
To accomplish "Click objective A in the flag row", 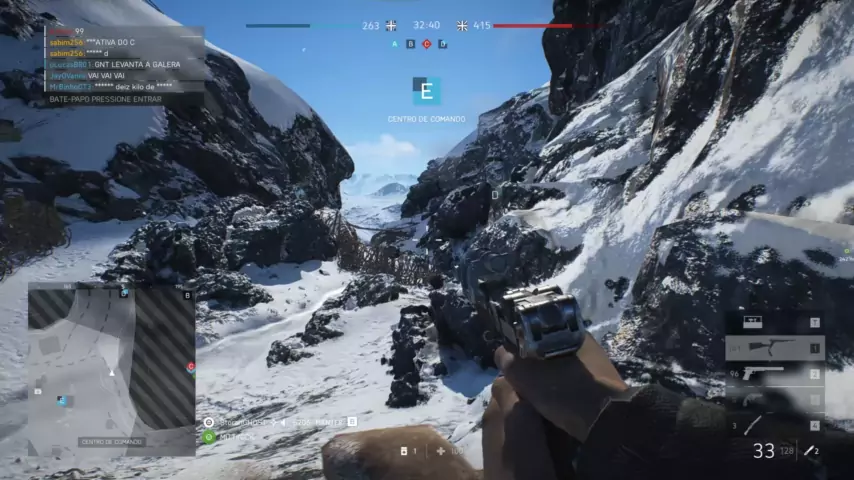I will pos(394,44).
